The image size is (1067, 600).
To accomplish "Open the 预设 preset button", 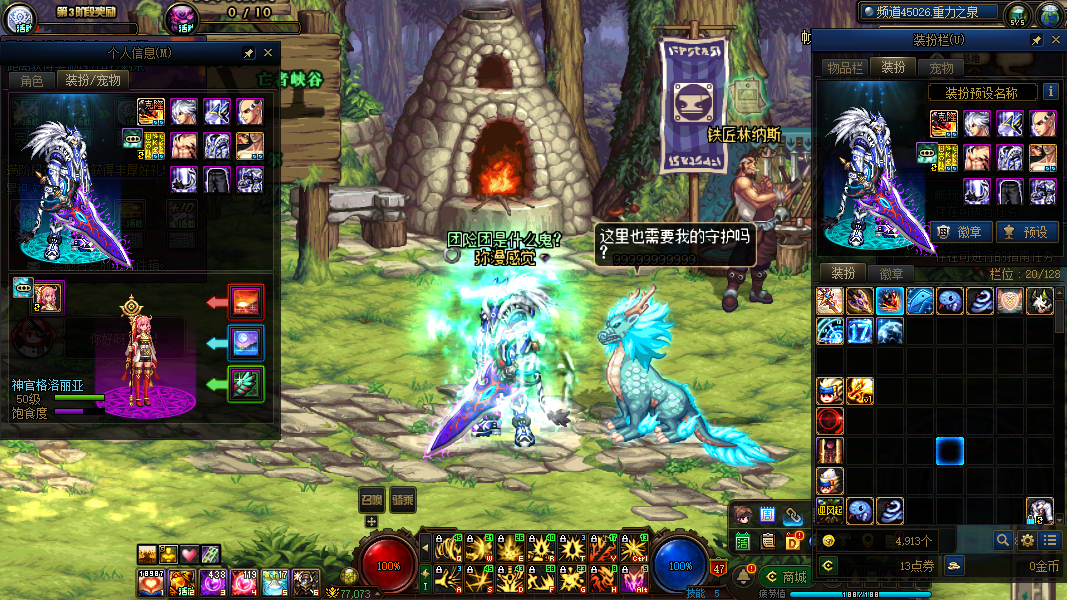I will (x=1024, y=232).
